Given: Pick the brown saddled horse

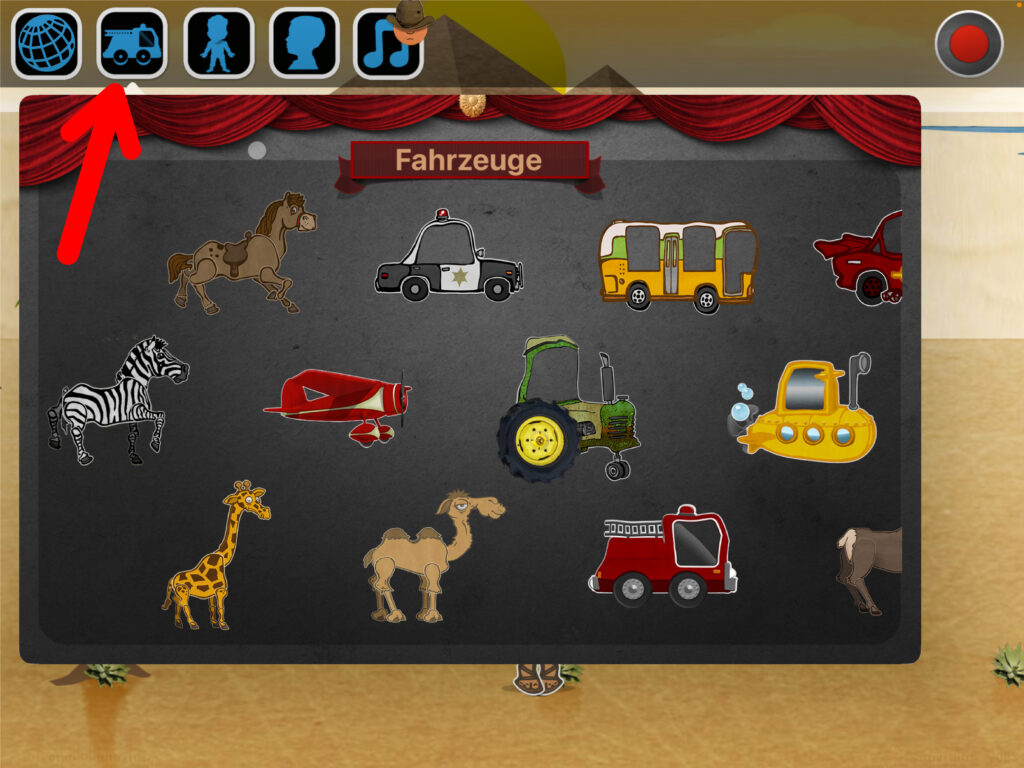Looking at the screenshot, I should coord(242,253).
